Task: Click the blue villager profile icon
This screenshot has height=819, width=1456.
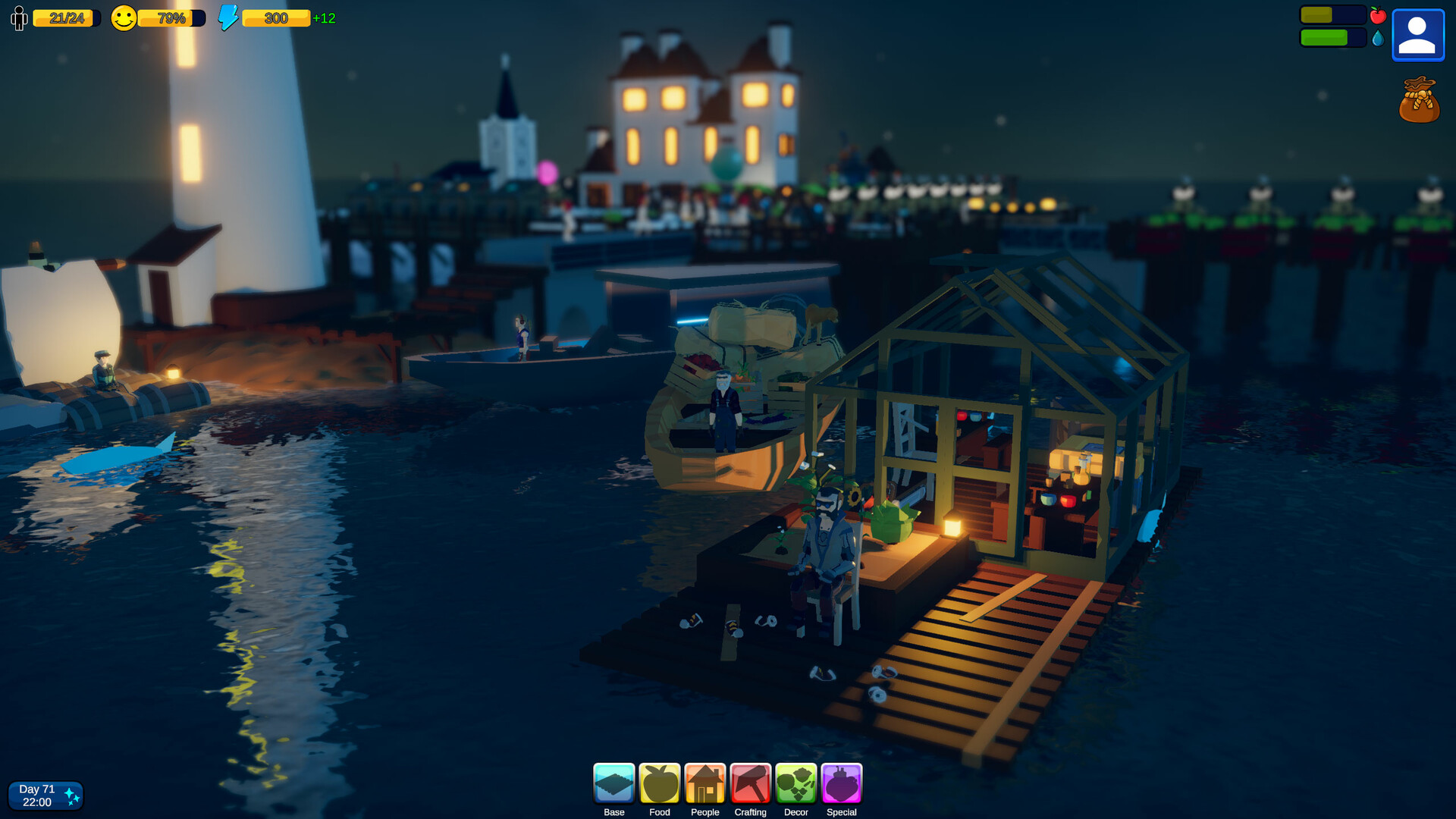Action: click(x=1417, y=34)
